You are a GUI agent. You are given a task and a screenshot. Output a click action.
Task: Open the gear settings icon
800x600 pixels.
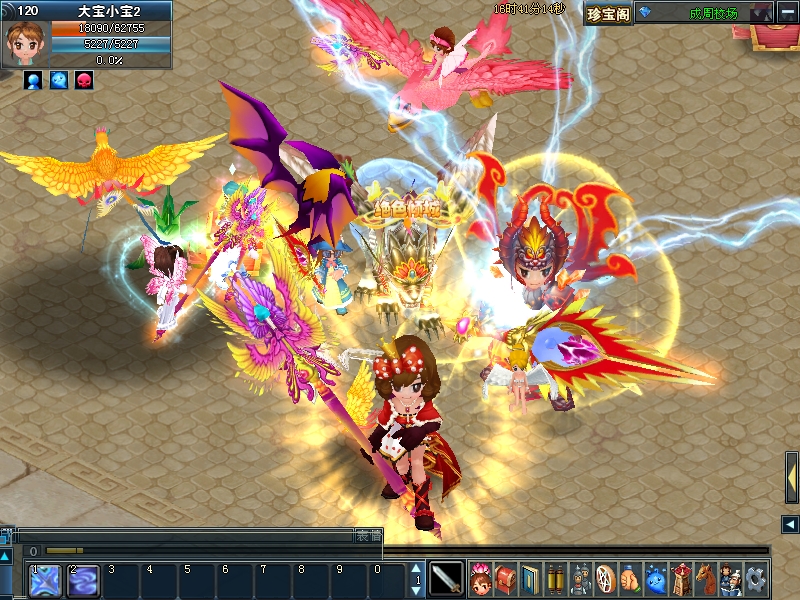tap(756, 578)
